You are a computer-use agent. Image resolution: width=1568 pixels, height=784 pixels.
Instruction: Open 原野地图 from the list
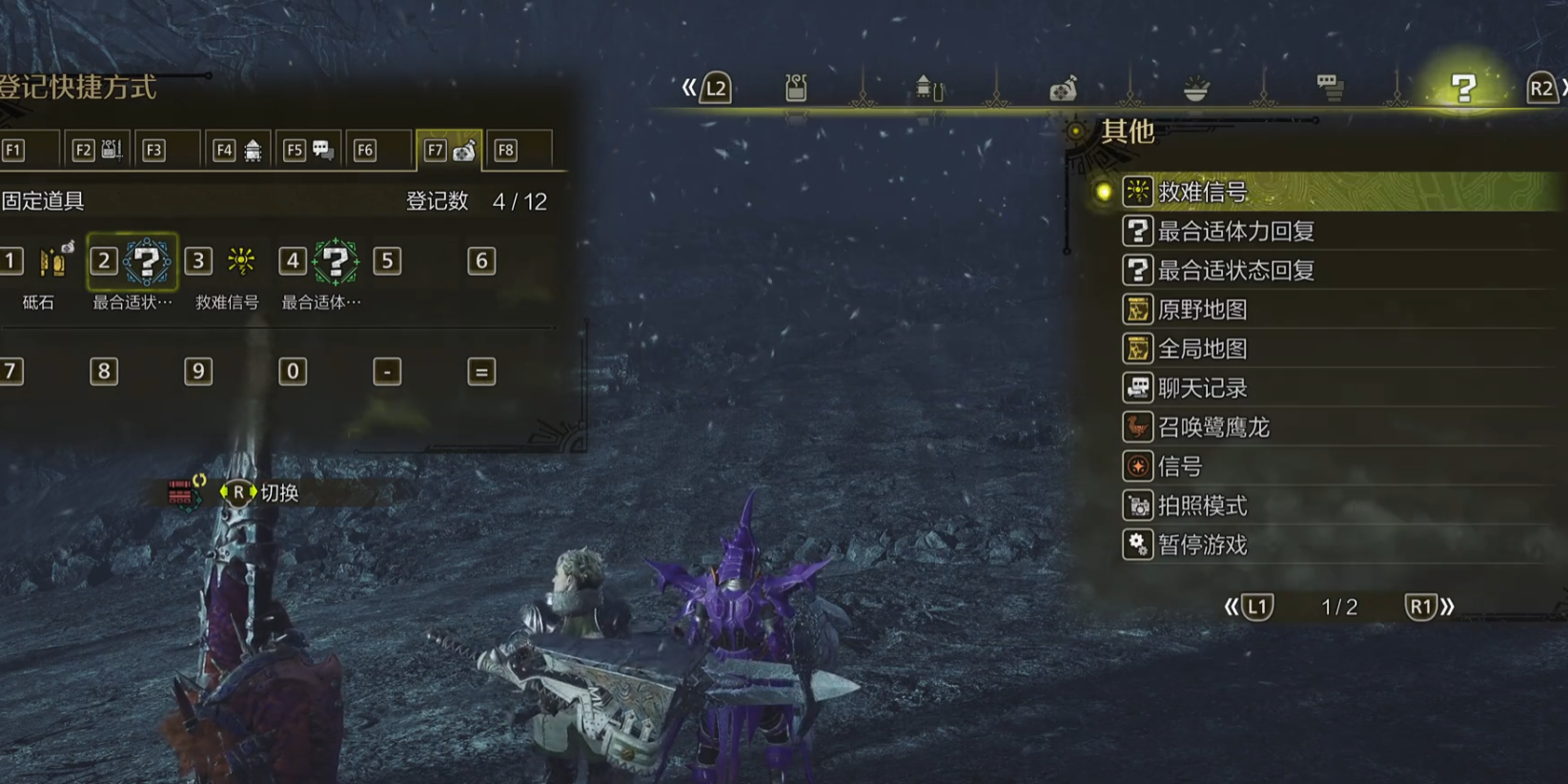coord(1202,309)
